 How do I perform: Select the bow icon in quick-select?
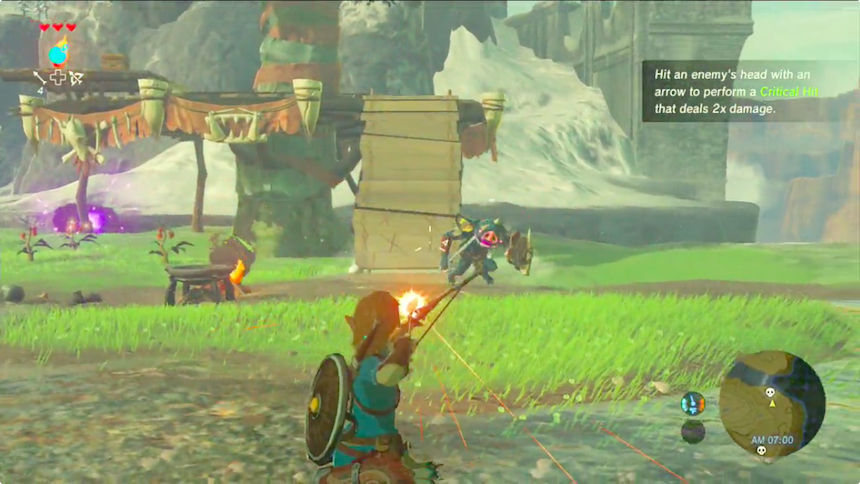pyautogui.click(x=77, y=77)
